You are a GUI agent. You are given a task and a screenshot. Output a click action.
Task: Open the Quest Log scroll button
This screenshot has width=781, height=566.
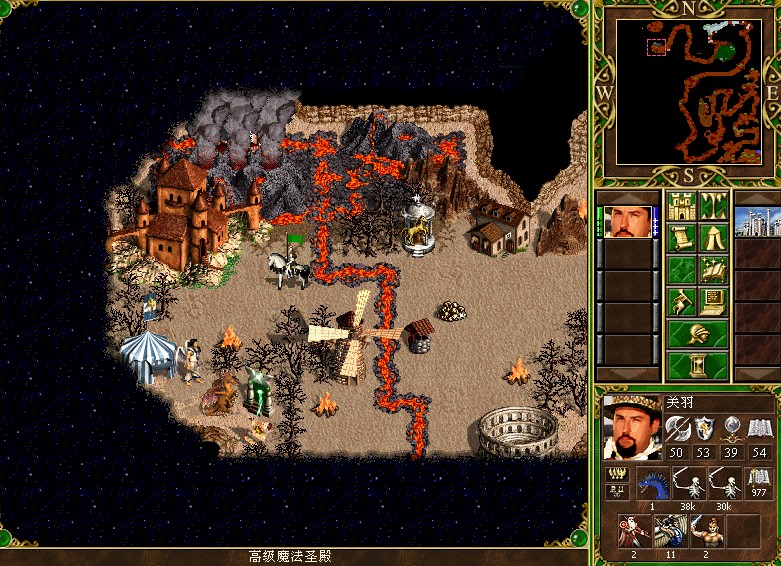coord(681,238)
